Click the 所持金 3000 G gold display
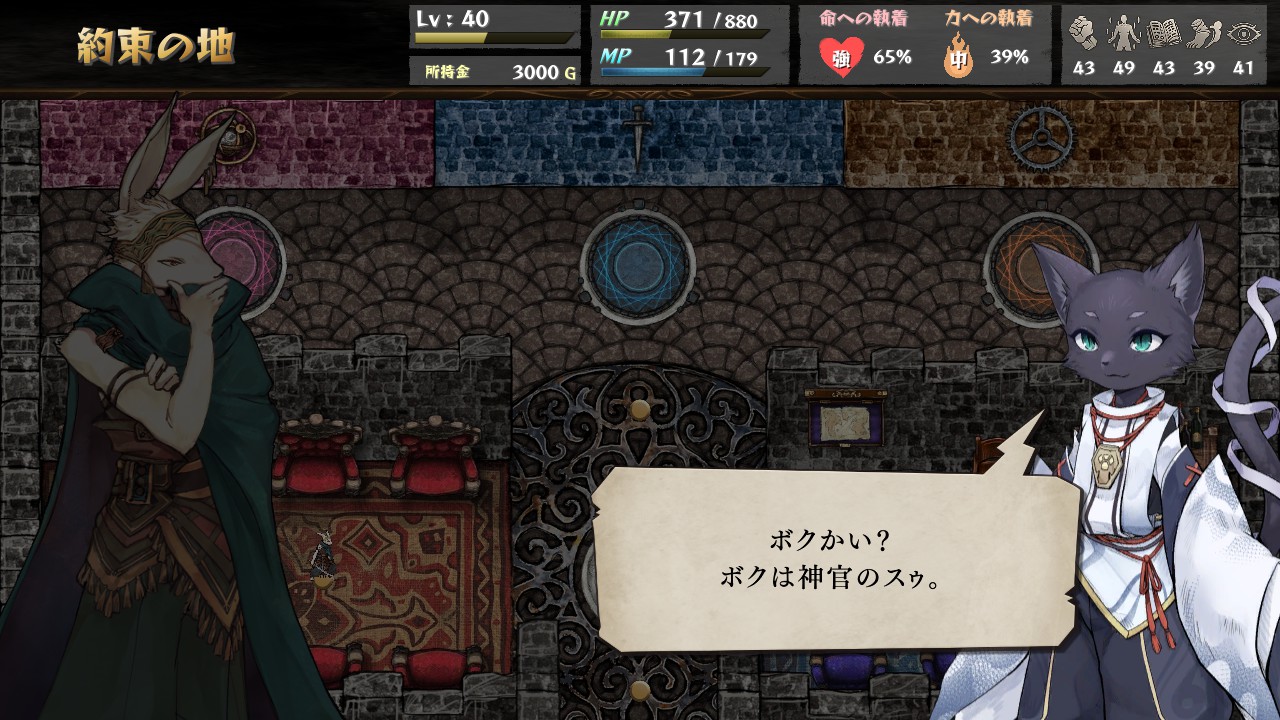This screenshot has width=1280, height=720. tap(498, 70)
